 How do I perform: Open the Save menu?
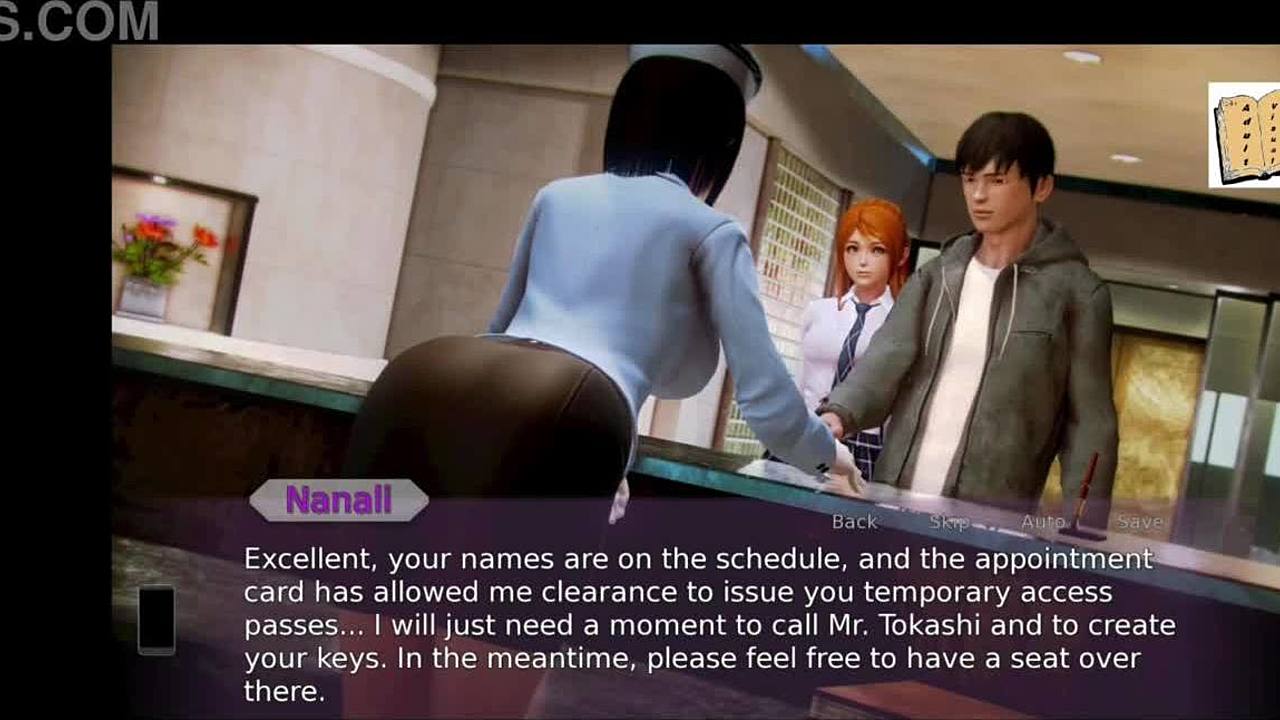click(1140, 521)
